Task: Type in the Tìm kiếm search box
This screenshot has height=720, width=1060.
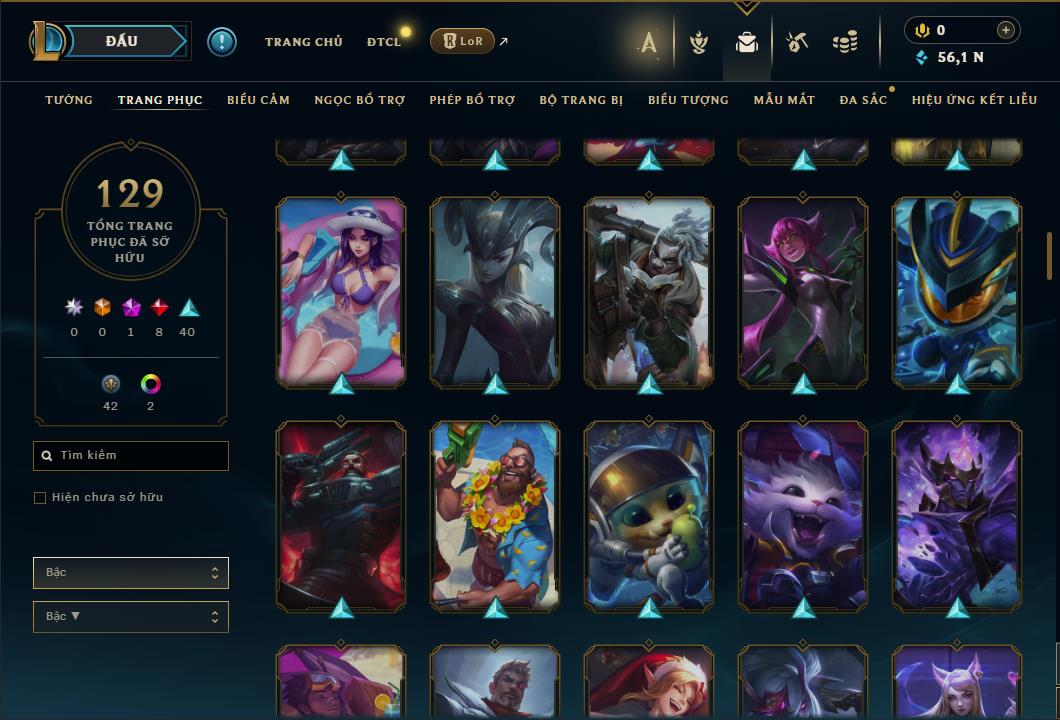Action: click(x=131, y=456)
